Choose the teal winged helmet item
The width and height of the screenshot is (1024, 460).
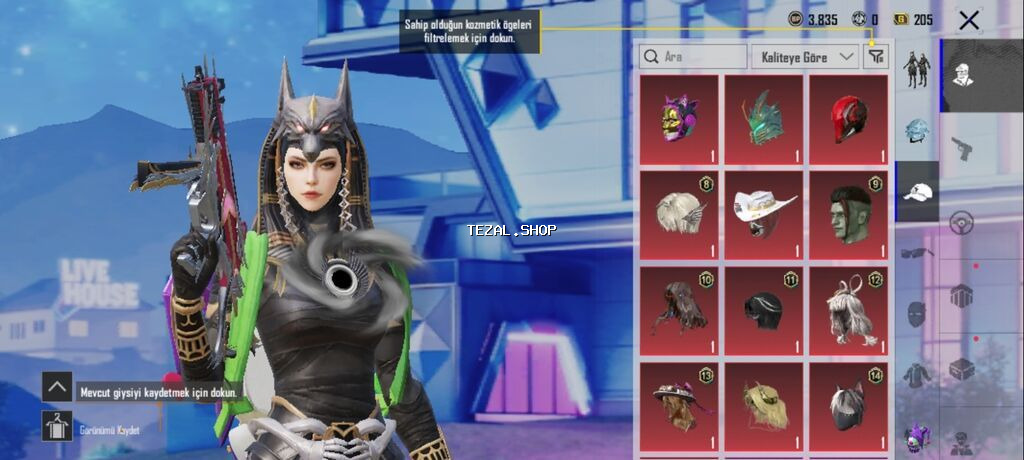click(x=764, y=120)
